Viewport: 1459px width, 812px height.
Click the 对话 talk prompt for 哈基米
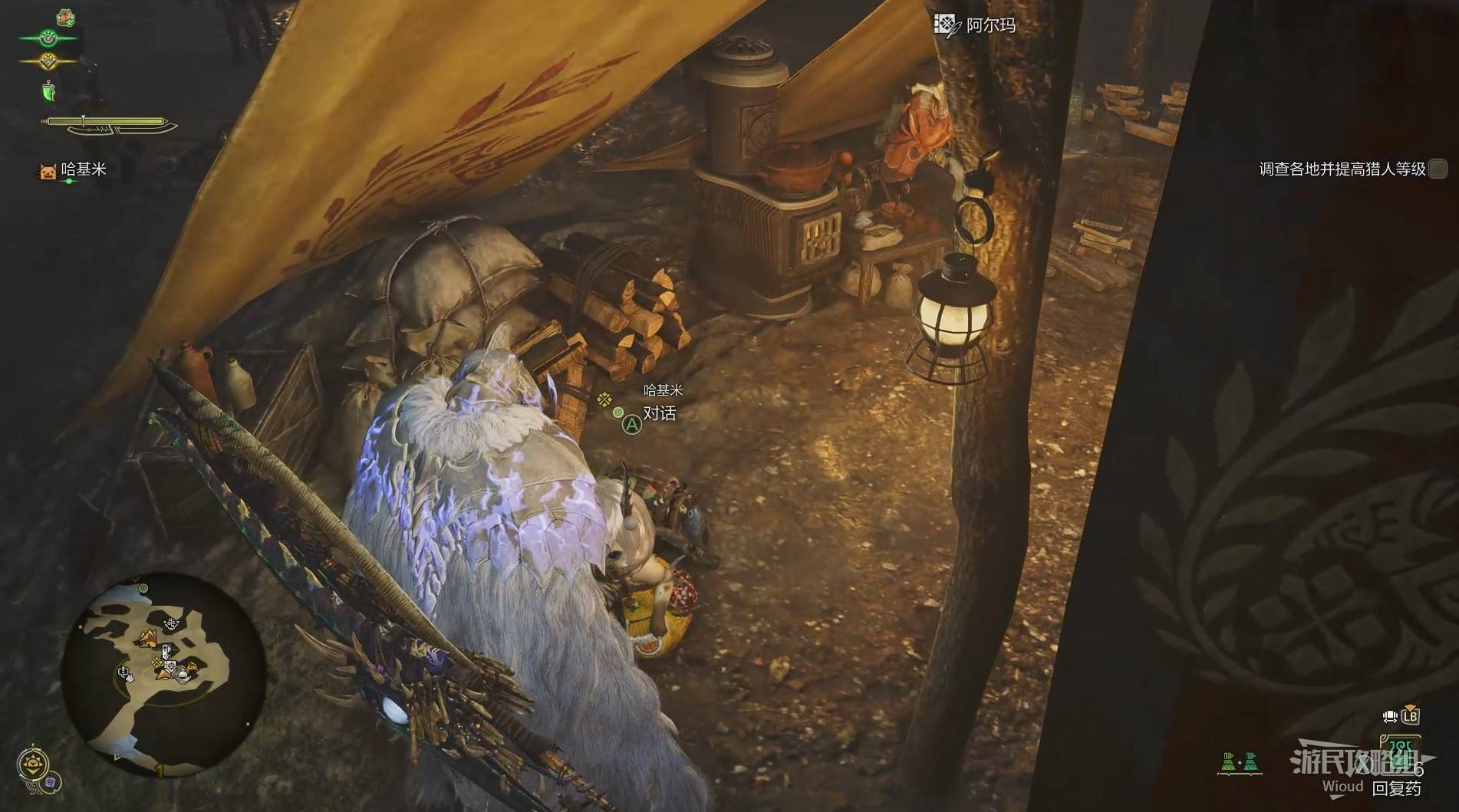[x=658, y=414]
